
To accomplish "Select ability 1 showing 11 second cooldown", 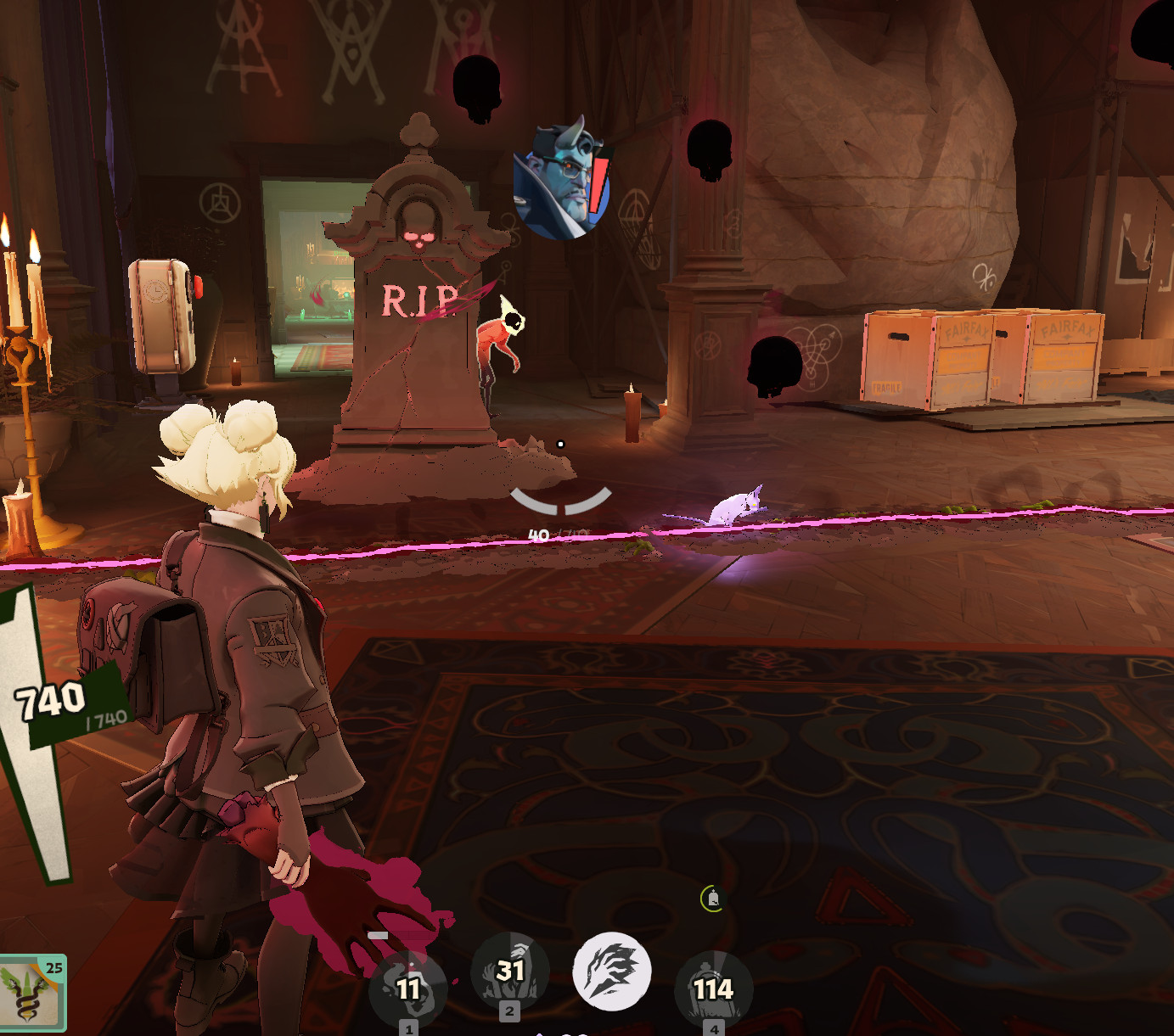I will tap(408, 988).
